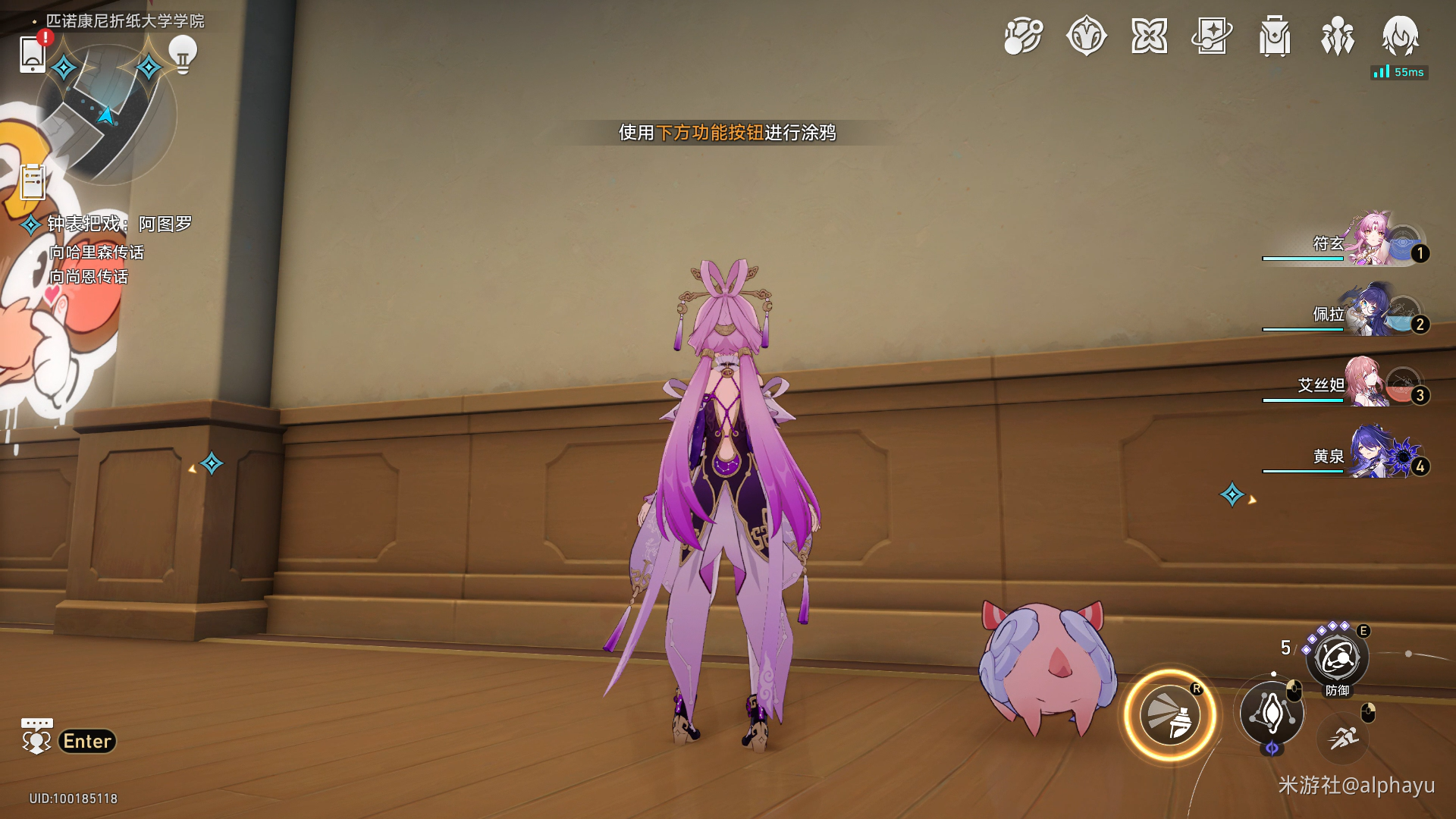Screen dimensions: 1456x819
Task: Open the phone menu icon
Action: (x=32, y=54)
